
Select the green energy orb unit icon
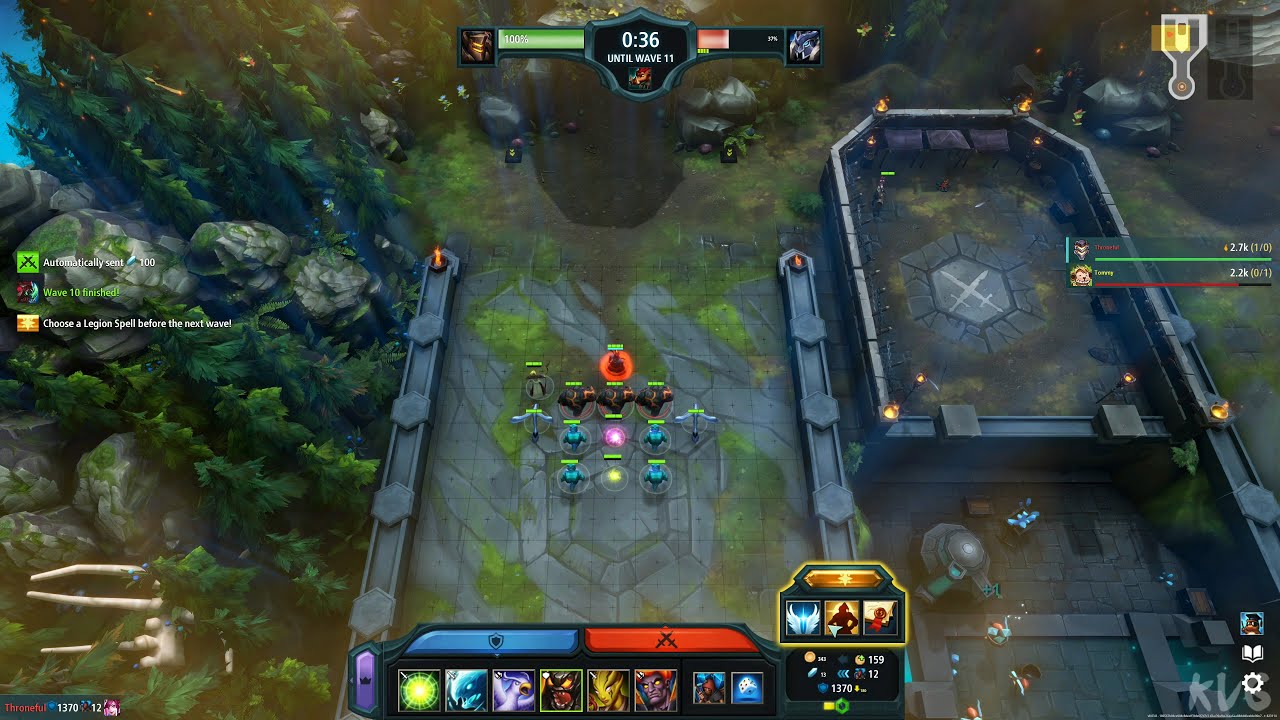[x=419, y=687]
